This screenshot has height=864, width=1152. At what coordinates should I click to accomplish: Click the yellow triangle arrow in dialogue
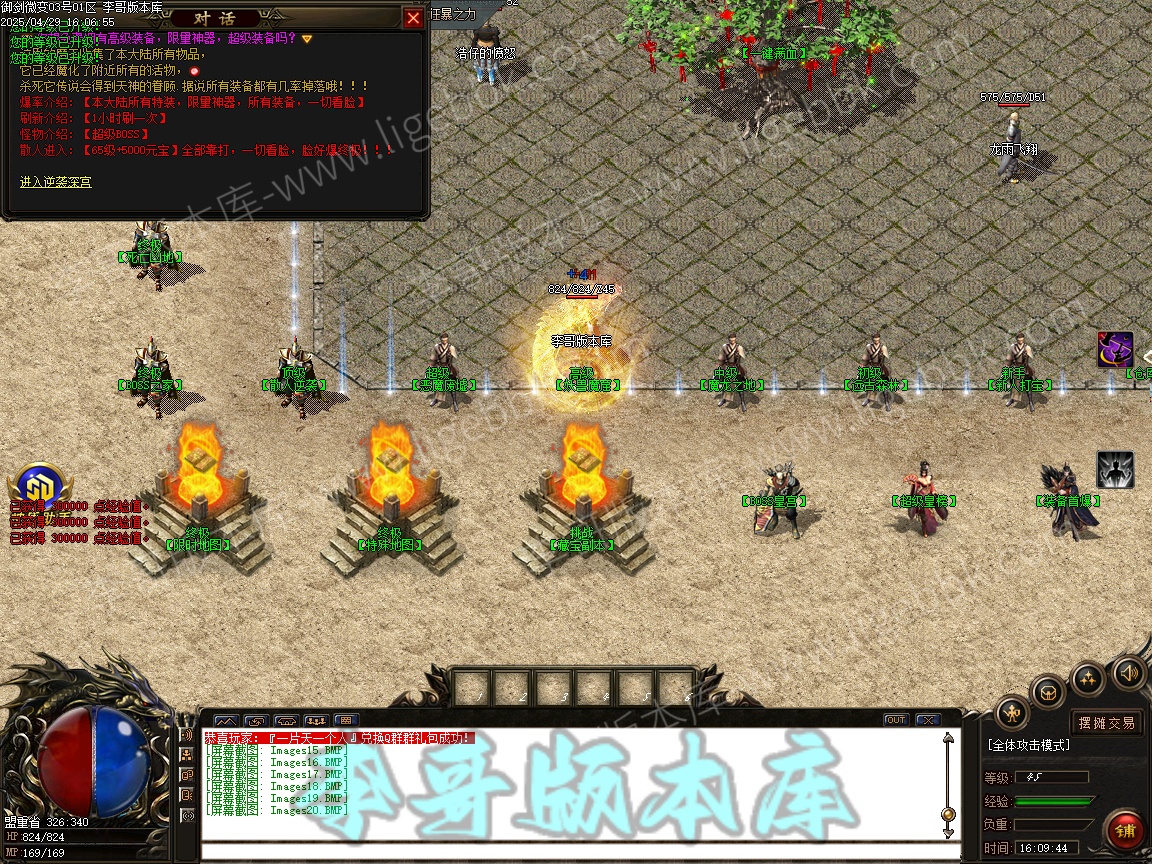307,39
